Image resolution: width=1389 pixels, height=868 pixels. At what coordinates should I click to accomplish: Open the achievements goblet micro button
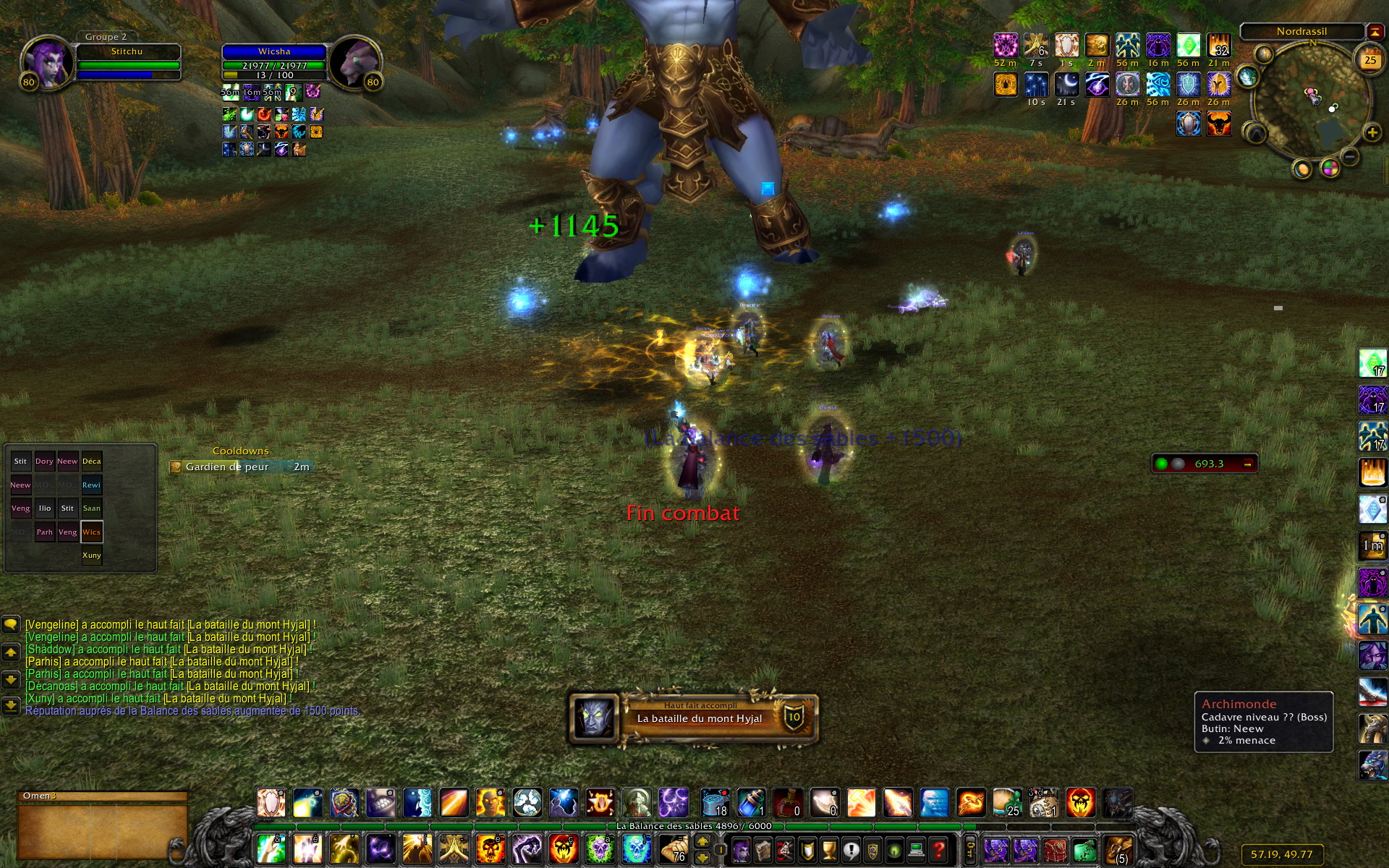click(x=830, y=850)
